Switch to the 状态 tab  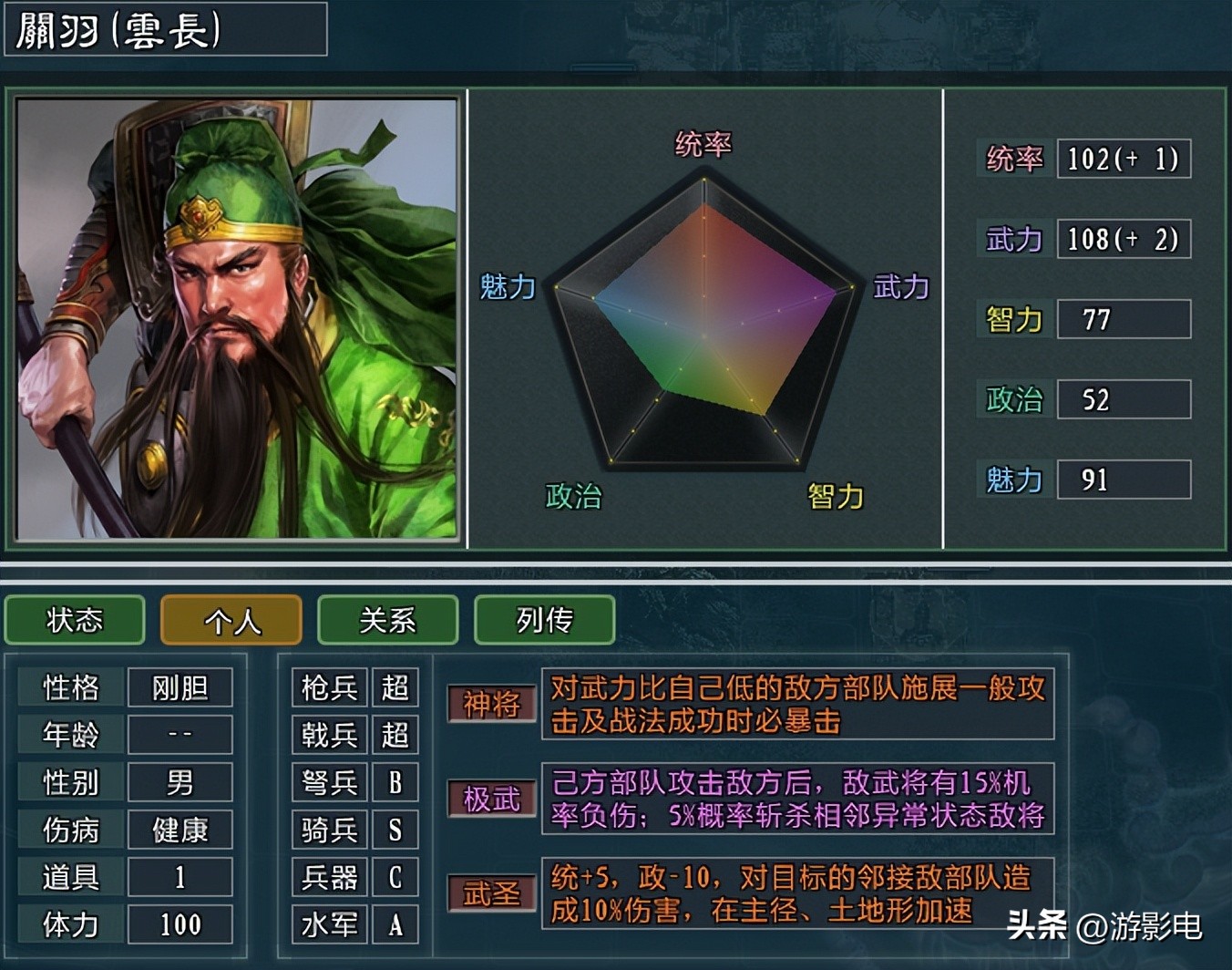coord(74,621)
